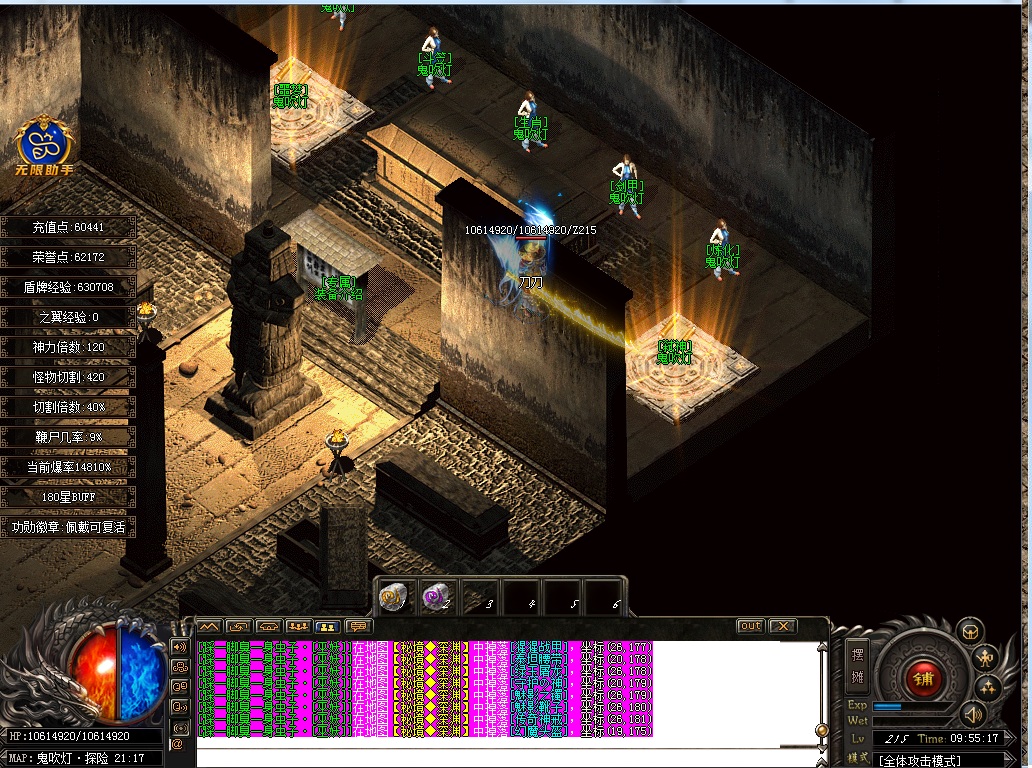Viewport: 1032px width, 768px height.
Task: Click the @ whisper icon beside chat
Action: coord(178,744)
